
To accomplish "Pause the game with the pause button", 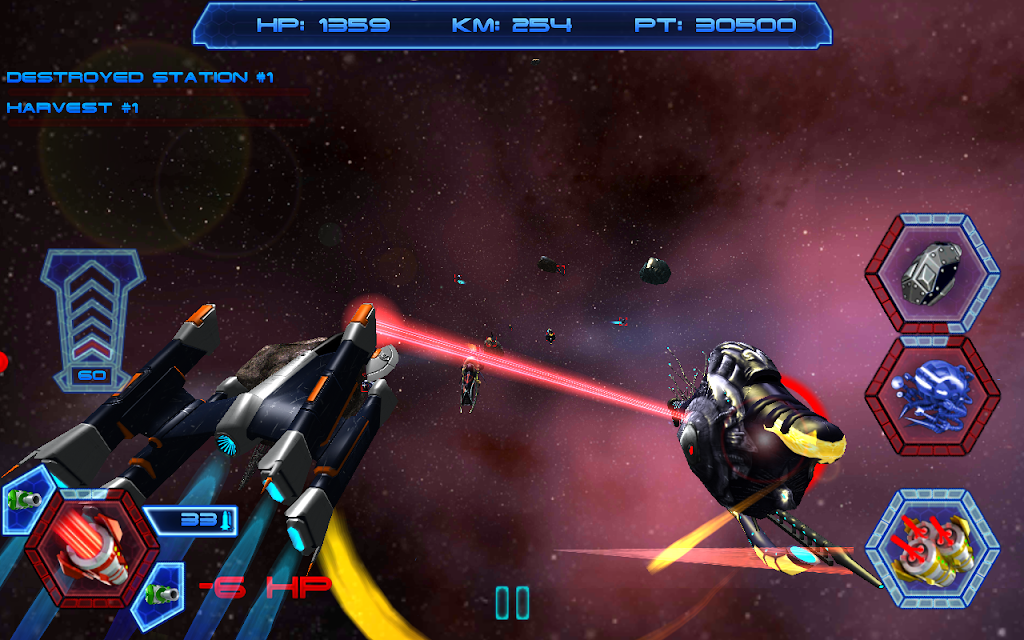I will pyautogui.click(x=512, y=602).
